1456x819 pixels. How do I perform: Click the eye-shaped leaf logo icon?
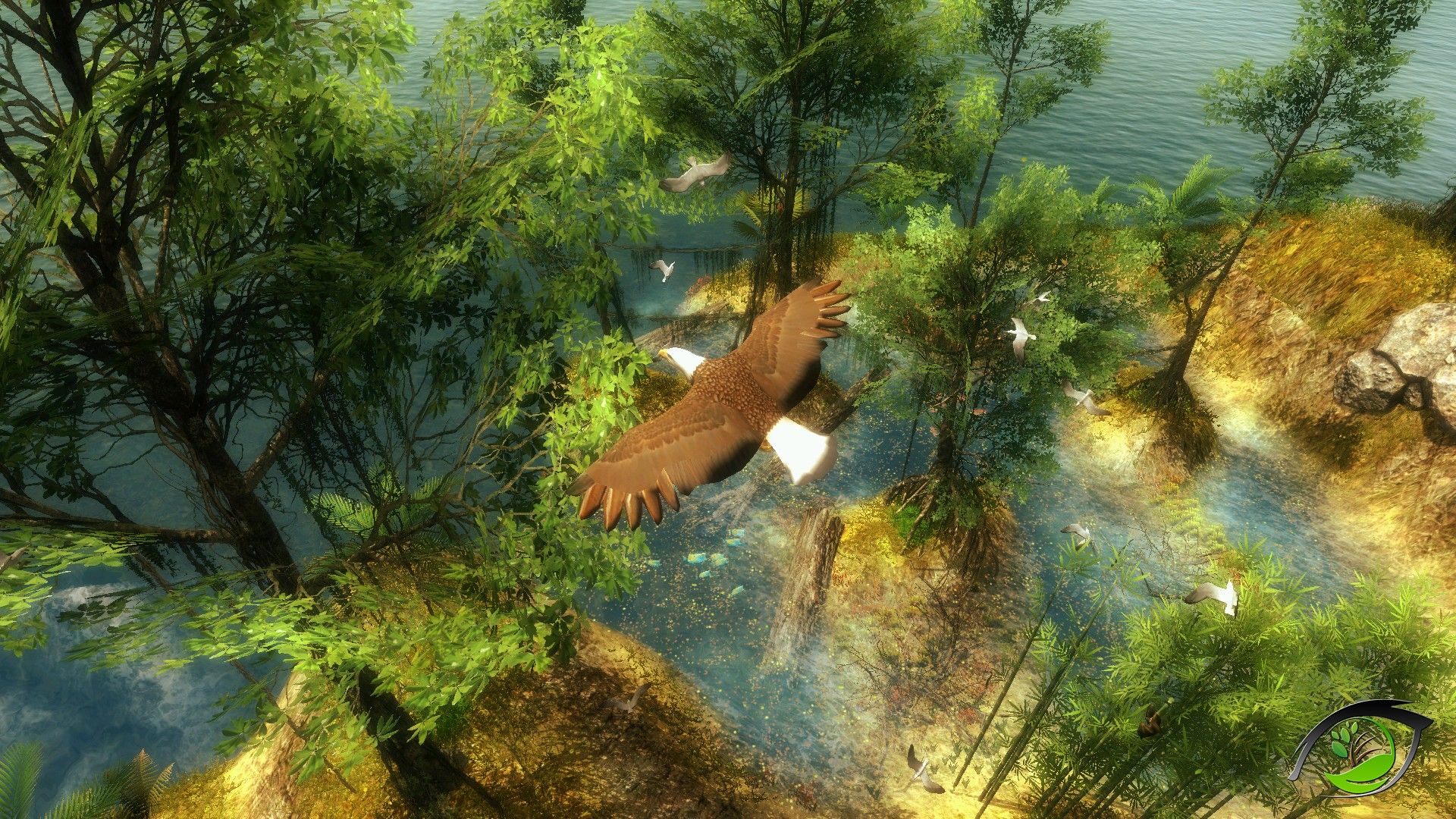(1361, 748)
